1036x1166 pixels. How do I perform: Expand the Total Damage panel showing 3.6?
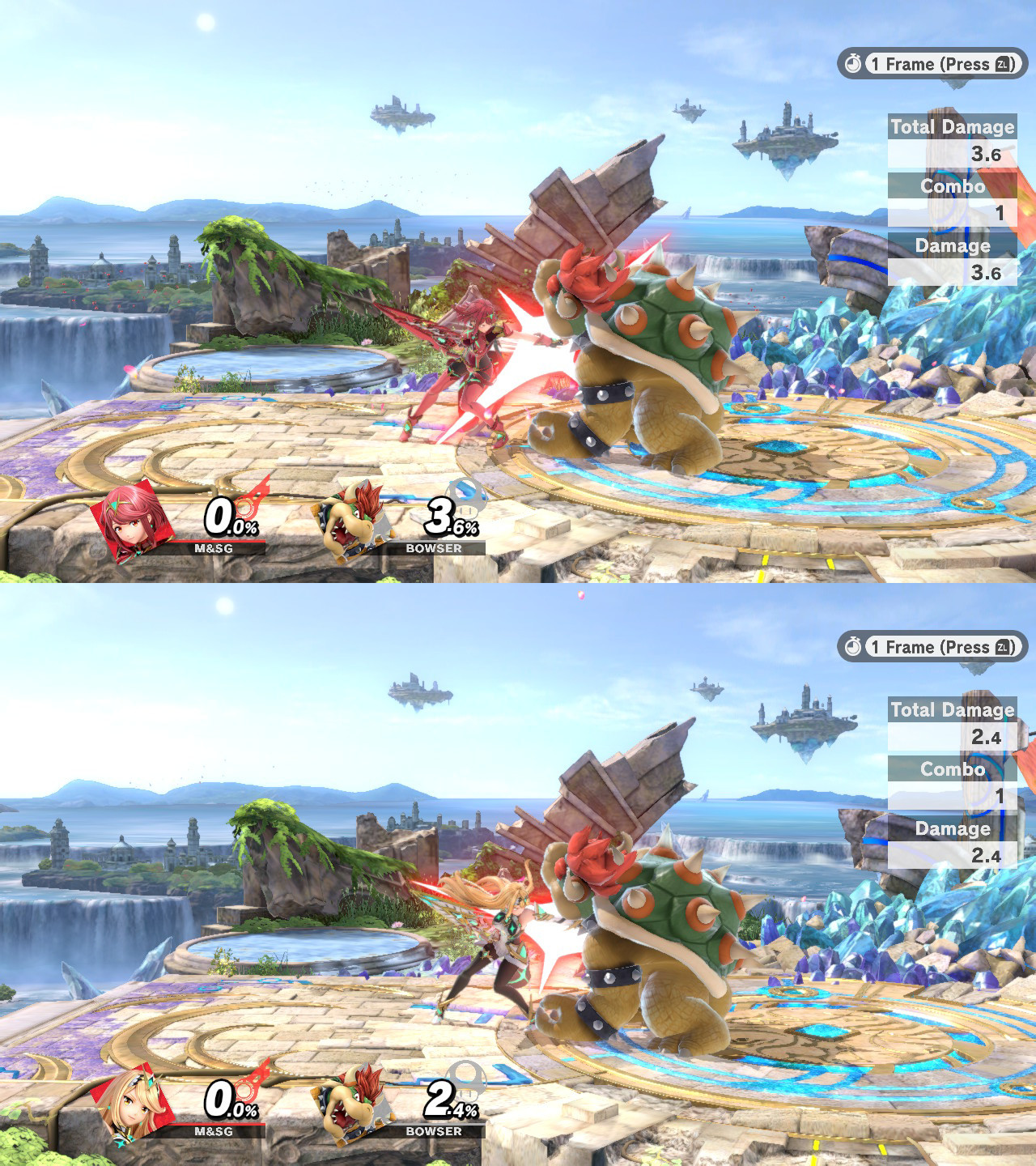click(x=952, y=139)
